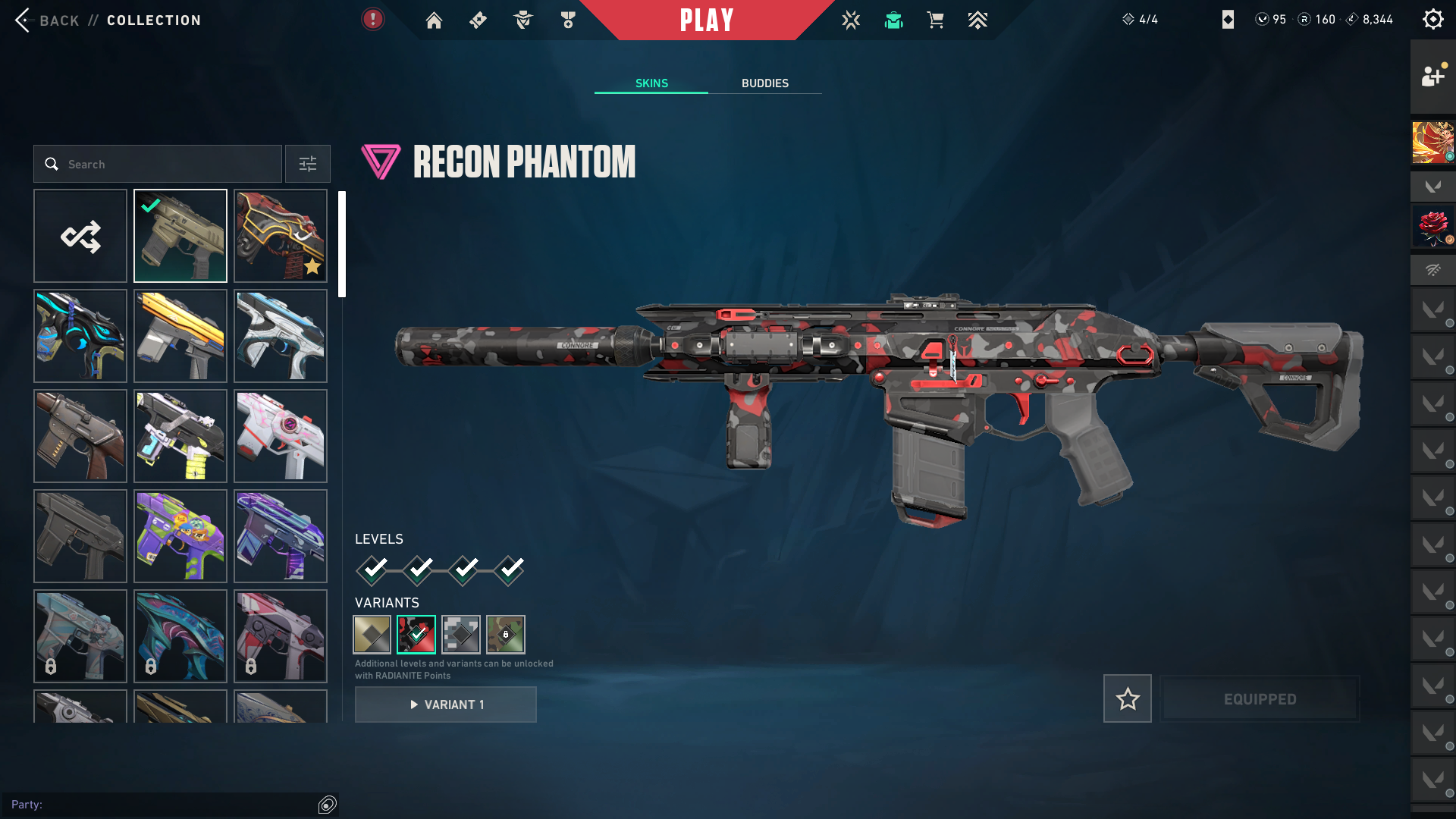This screenshot has height=819, width=1456.
Task: Select the locked green camo variant
Action: coord(506,634)
